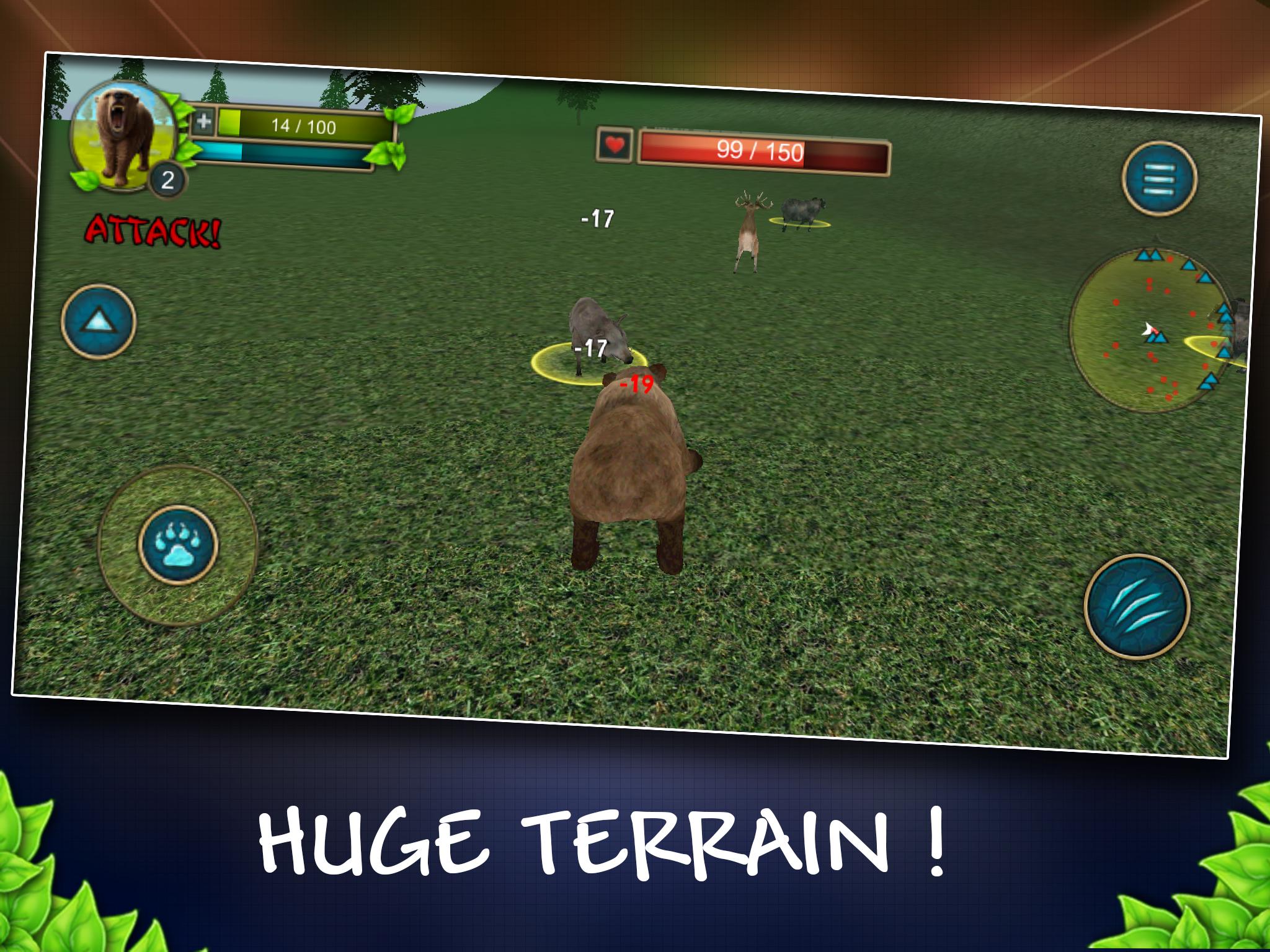Click the heart icon beside the health bar
The image size is (1270, 952).
pos(614,145)
